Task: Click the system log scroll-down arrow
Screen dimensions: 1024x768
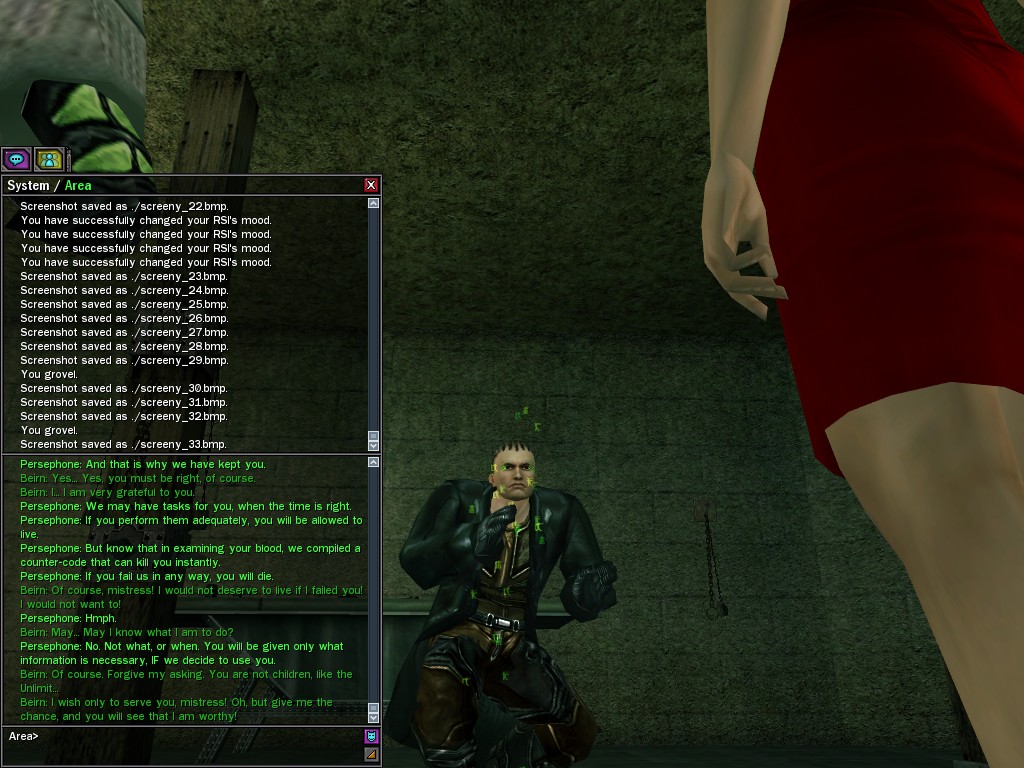Action: pyautogui.click(x=373, y=445)
